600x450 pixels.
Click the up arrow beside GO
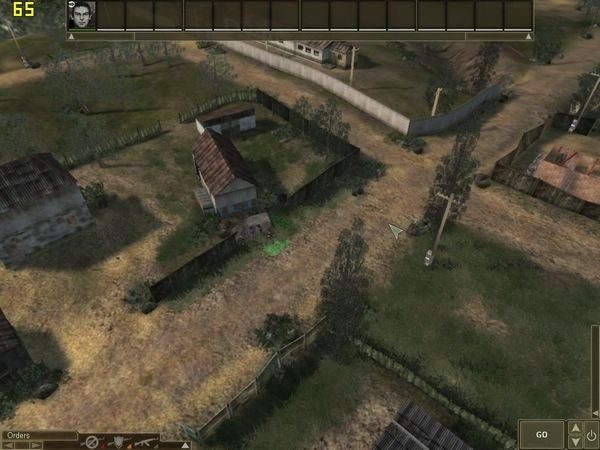click(574, 428)
